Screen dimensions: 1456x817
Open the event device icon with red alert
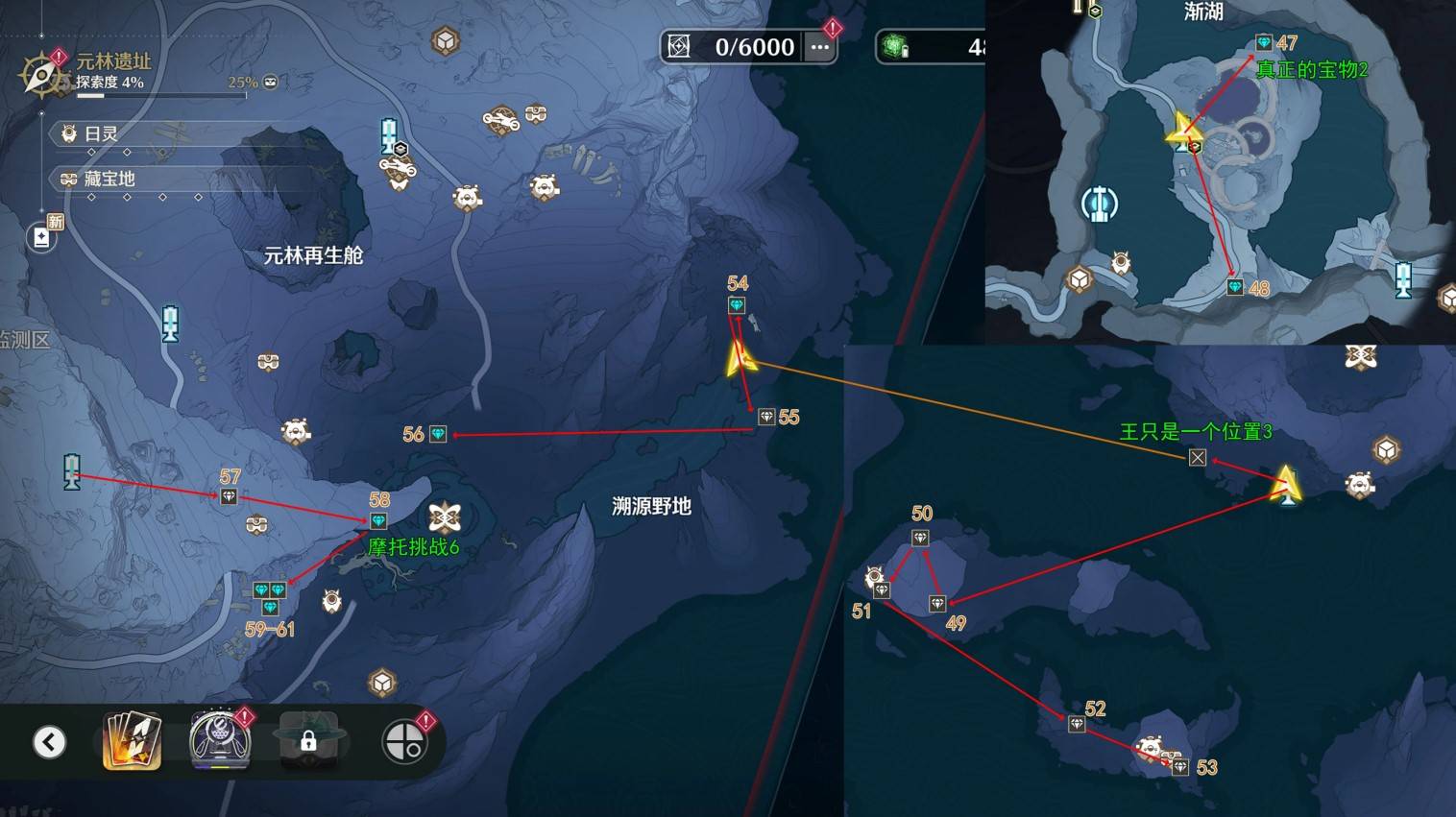(219, 740)
